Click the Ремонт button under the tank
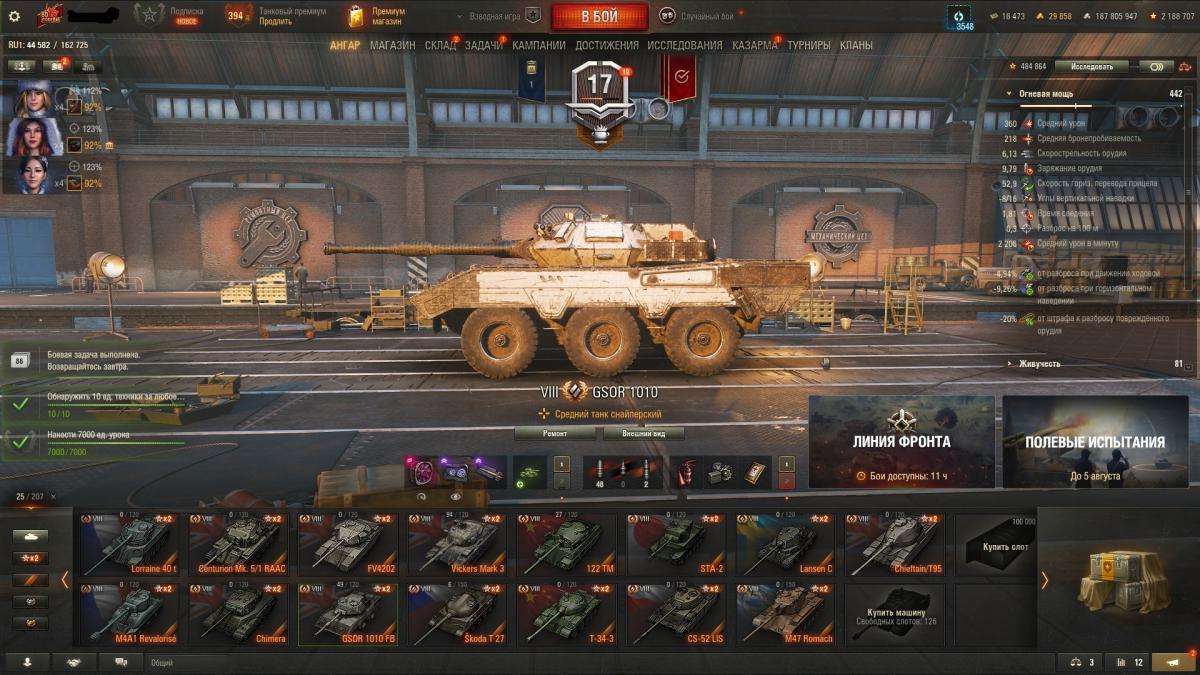1200x675 pixels. (556, 434)
